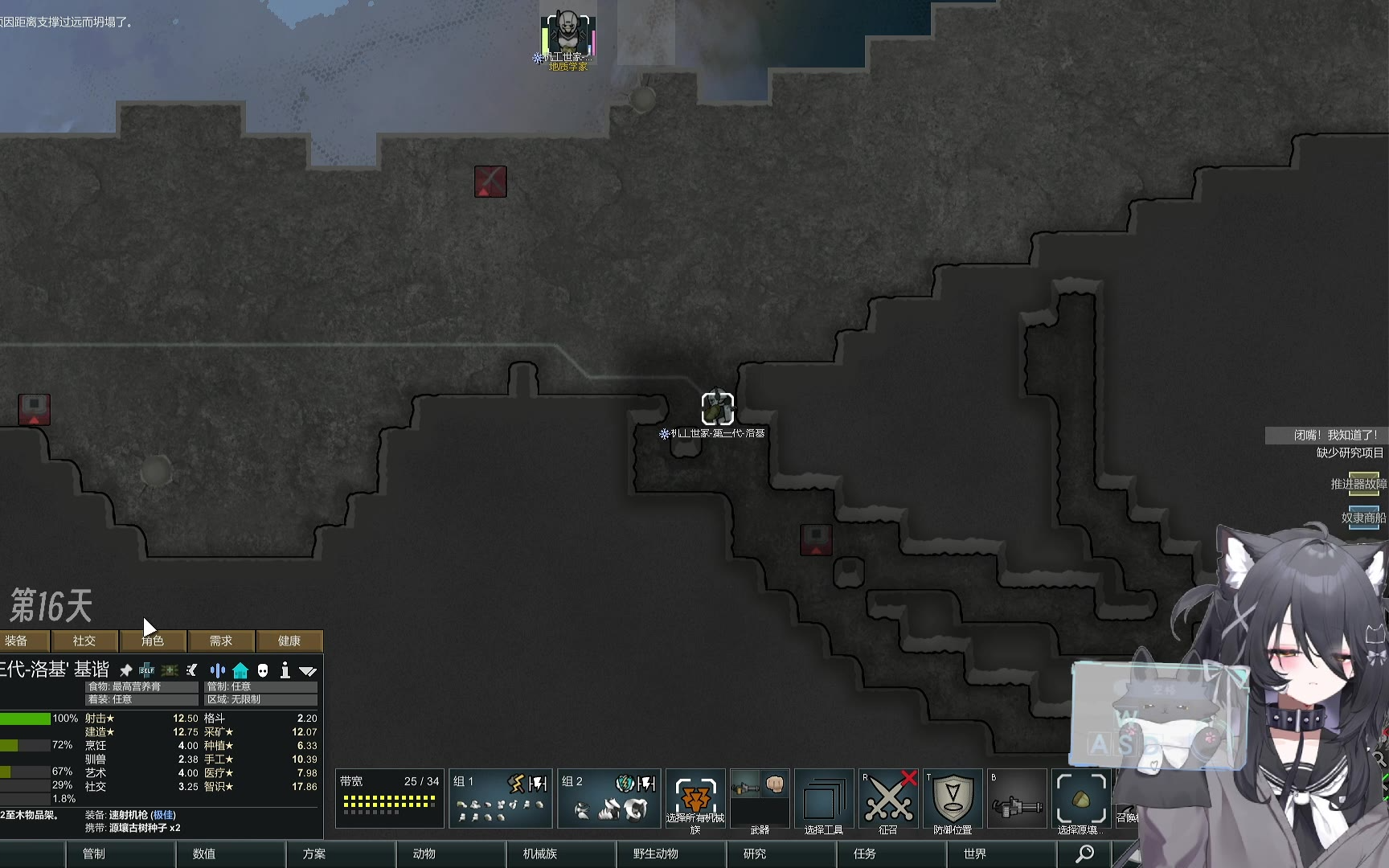The width and height of the screenshot is (1389, 868).
Task: Select mech control group 组 2
Action: (609, 798)
